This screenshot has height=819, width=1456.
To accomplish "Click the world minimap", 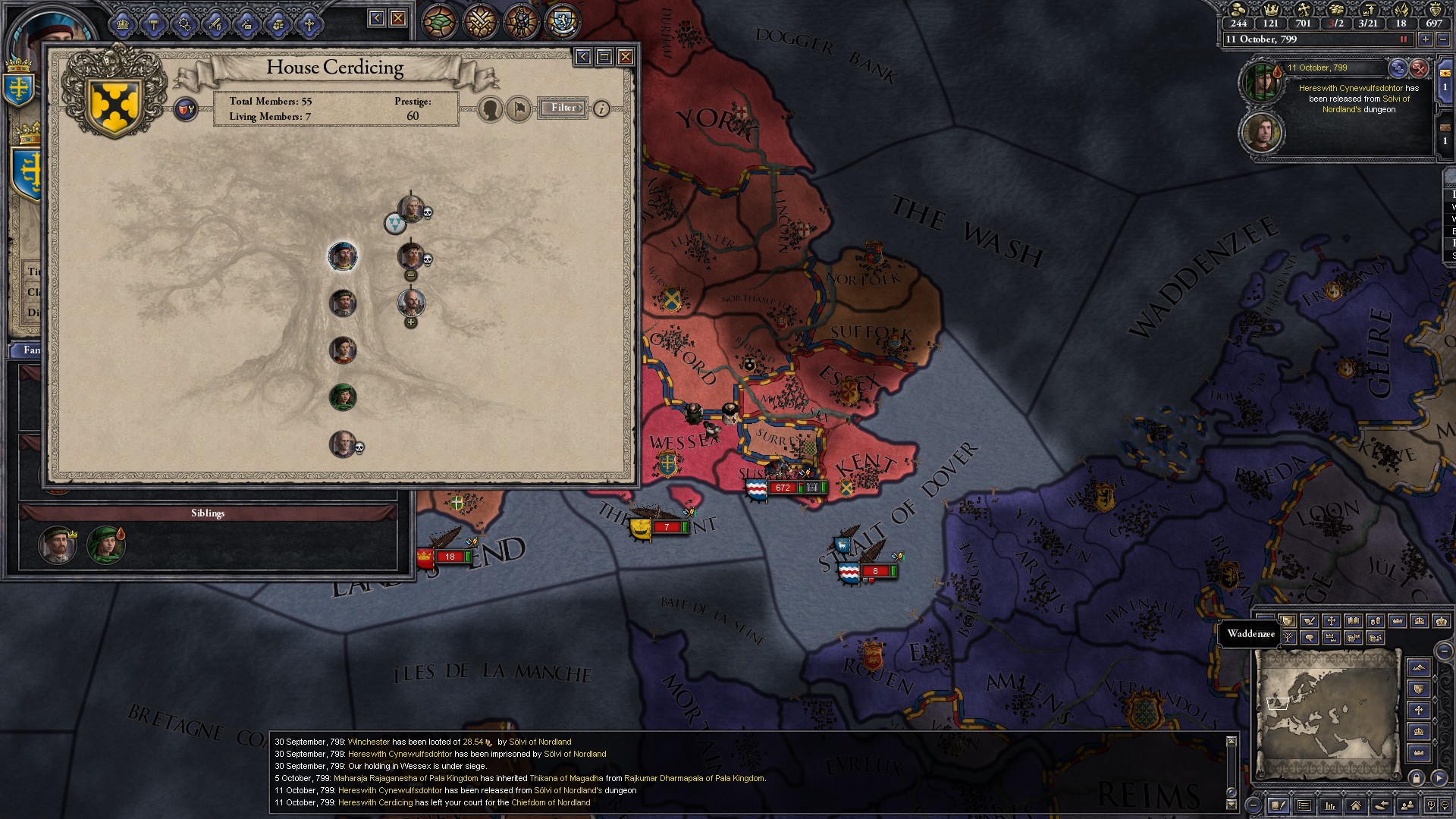I will (x=1327, y=713).
